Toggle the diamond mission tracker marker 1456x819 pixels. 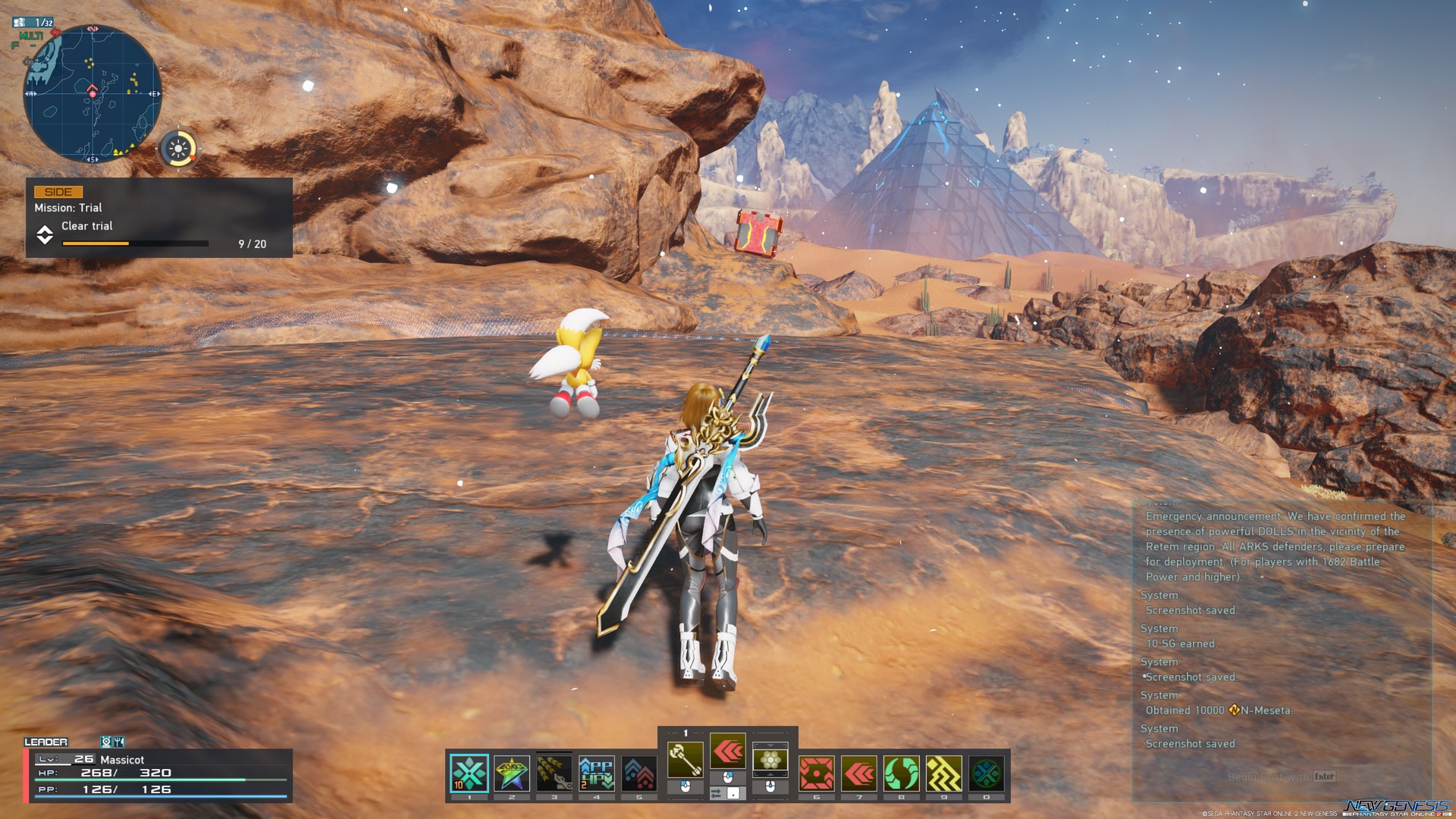(x=46, y=232)
